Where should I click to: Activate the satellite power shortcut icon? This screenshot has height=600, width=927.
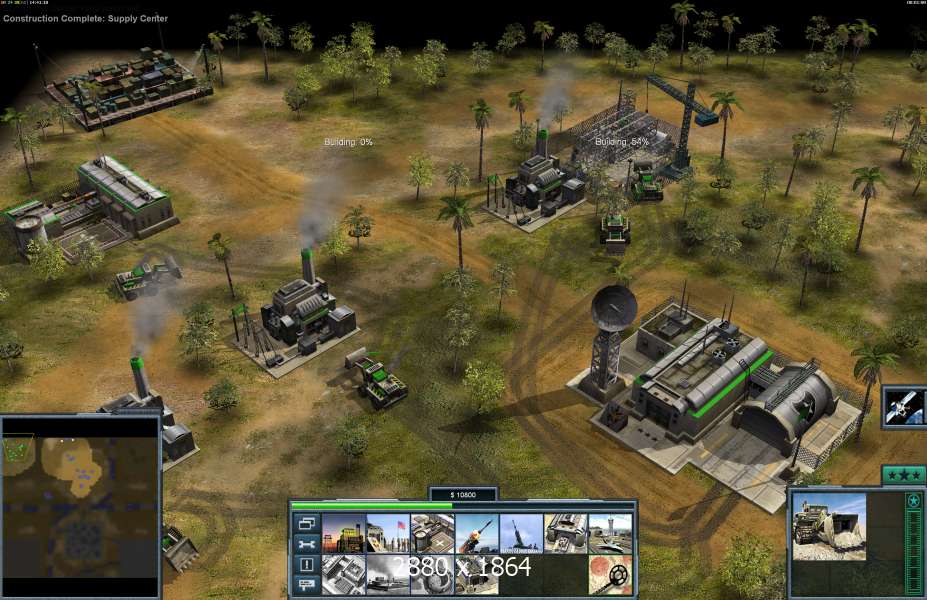[904, 407]
